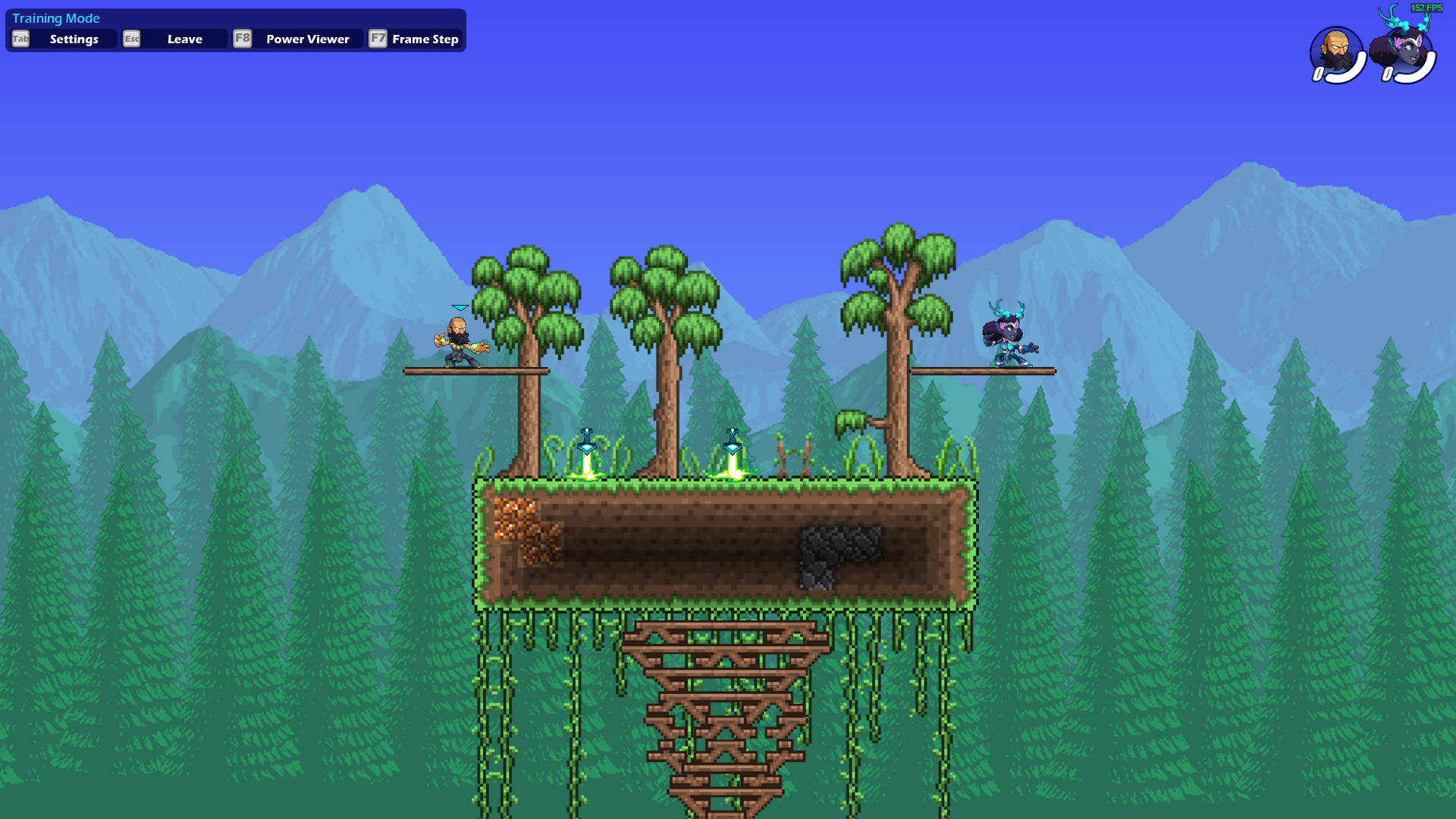Open the Settings options via its bar
This screenshot has width=1456, height=819.
(74, 39)
